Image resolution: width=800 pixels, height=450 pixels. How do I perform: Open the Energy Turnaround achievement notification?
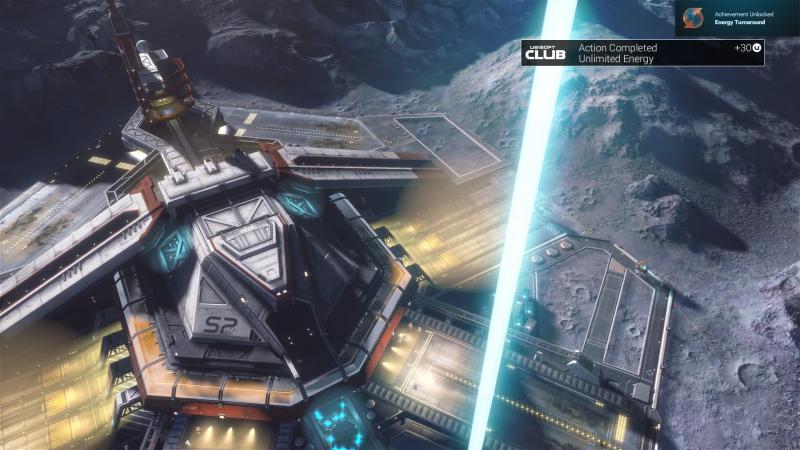click(737, 17)
